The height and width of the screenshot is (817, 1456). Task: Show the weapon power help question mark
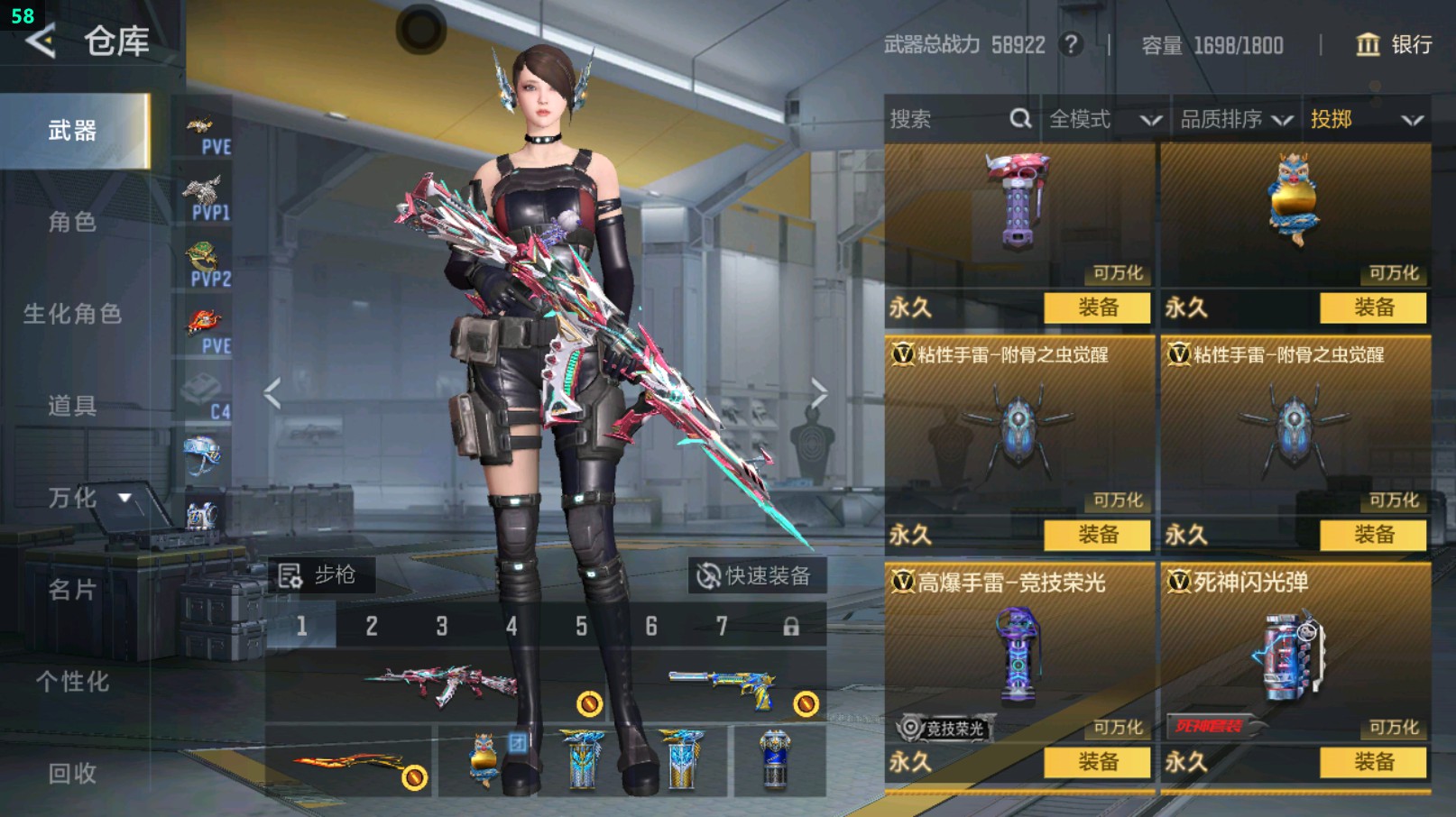(1071, 44)
